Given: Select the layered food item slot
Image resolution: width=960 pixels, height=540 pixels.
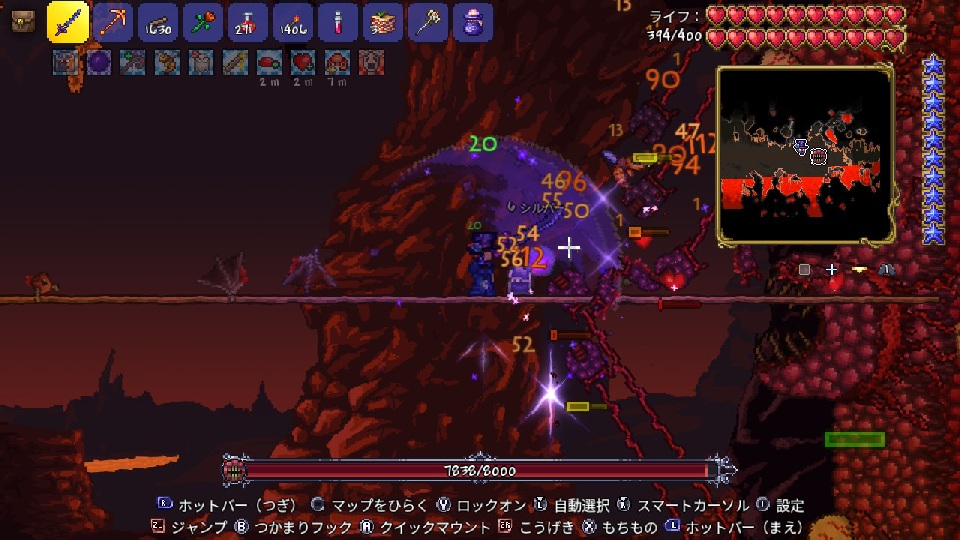Looking at the screenshot, I should pyautogui.click(x=382, y=21).
